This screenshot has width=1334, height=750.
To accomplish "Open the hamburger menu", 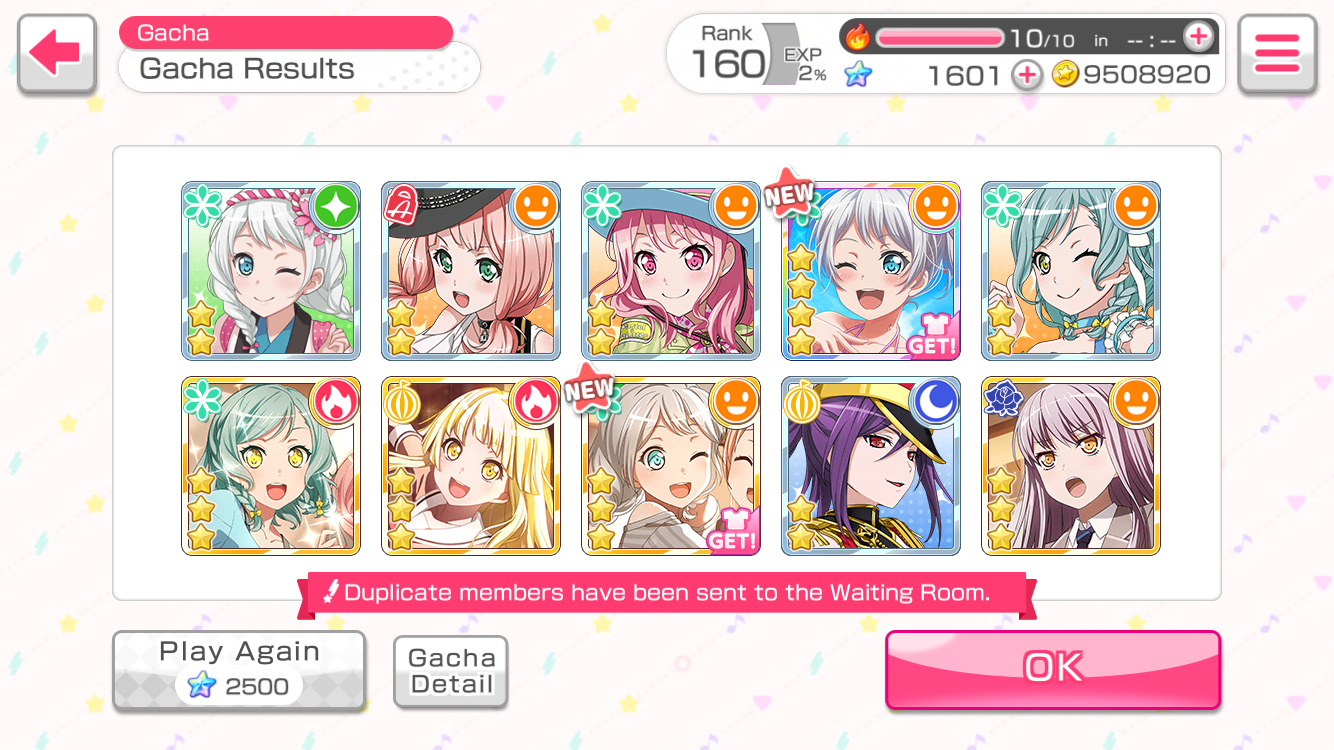I will pyautogui.click(x=1276, y=54).
